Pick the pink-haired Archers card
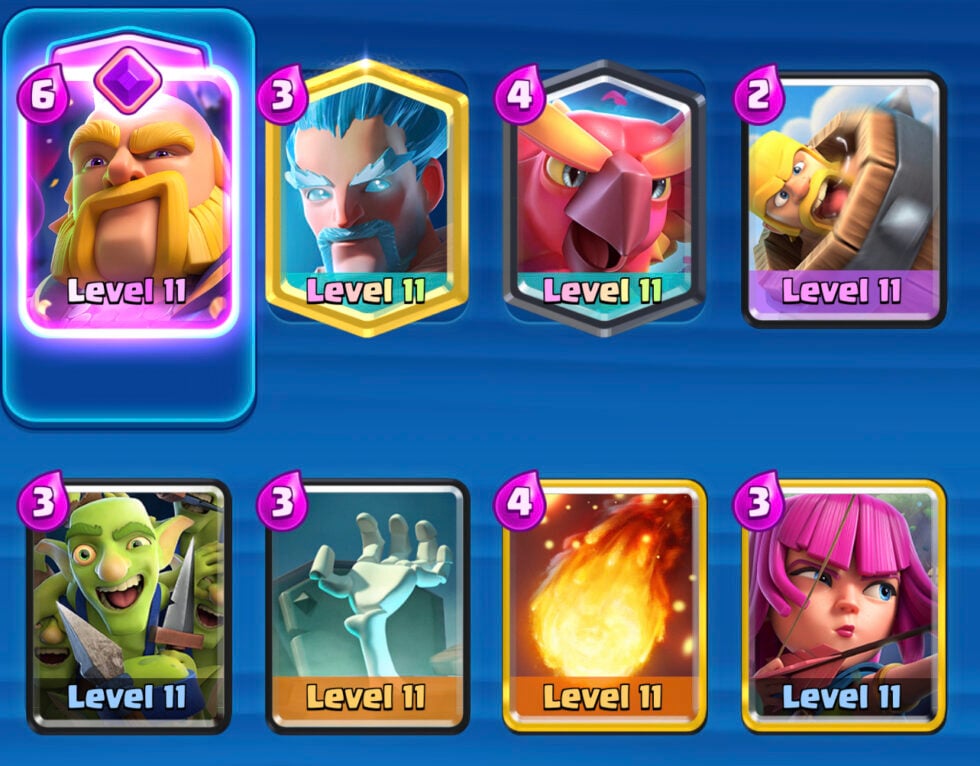Viewport: 980px width, 766px height. pyautogui.click(x=843, y=605)
